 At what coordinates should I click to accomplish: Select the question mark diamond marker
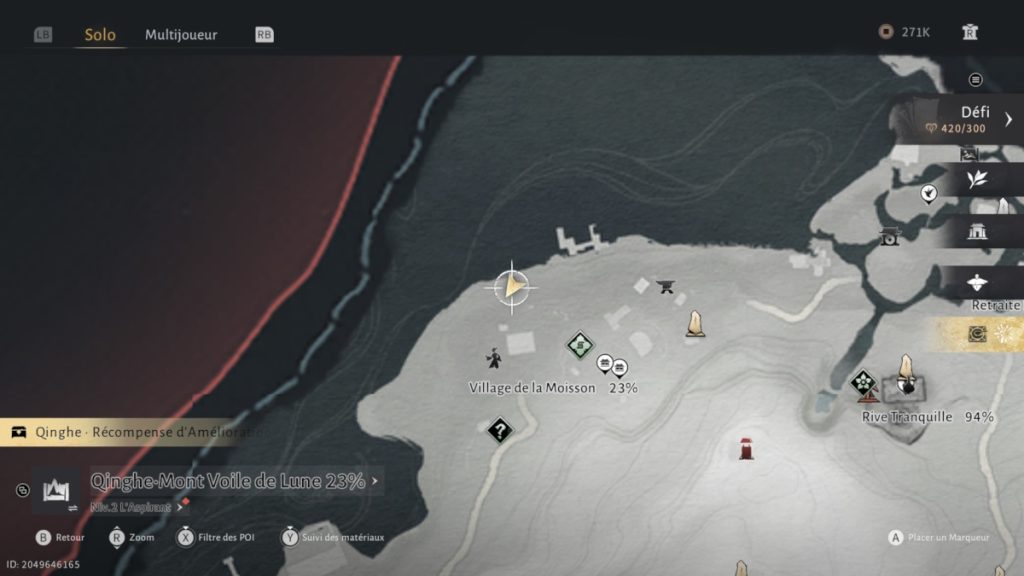[x=499, y=431]
